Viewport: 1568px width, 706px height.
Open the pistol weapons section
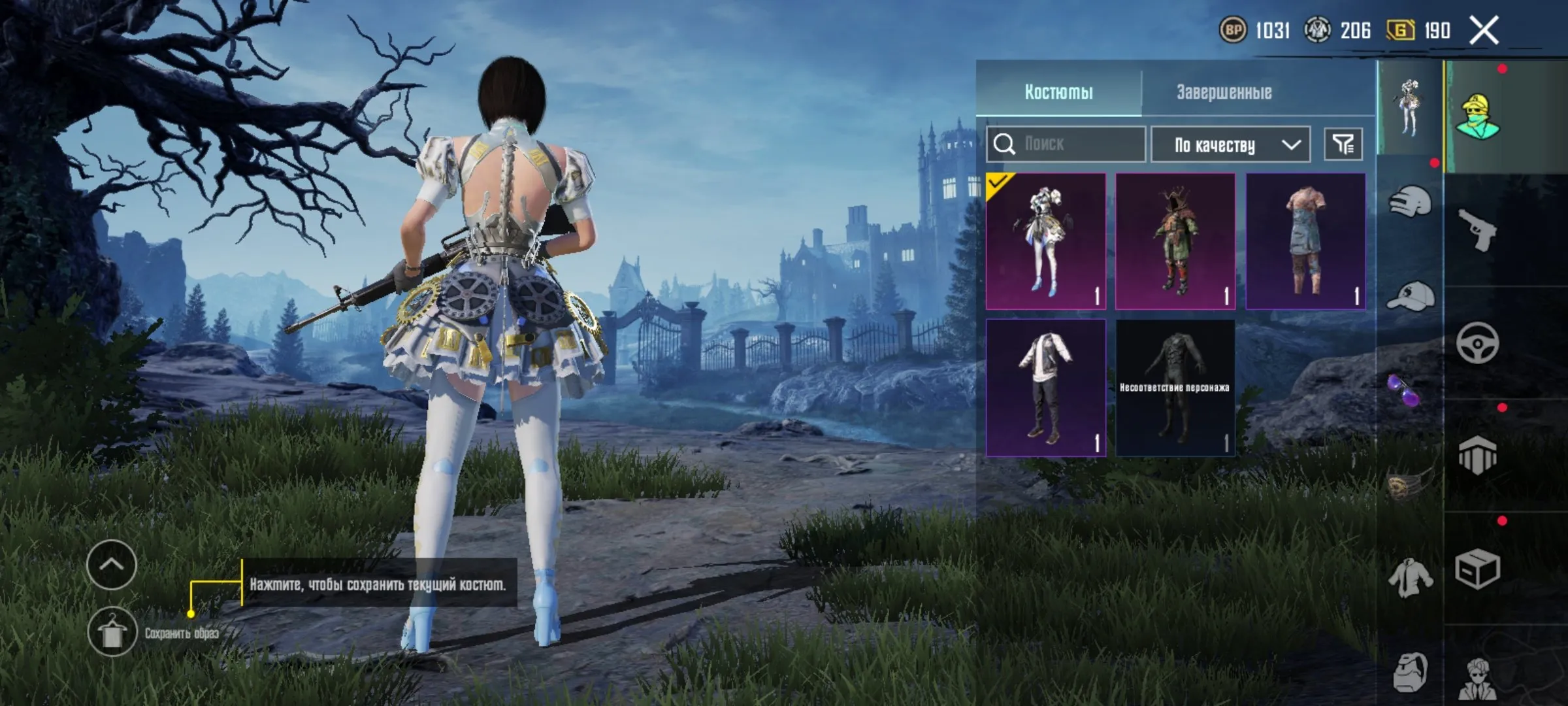pos(1478,229)
